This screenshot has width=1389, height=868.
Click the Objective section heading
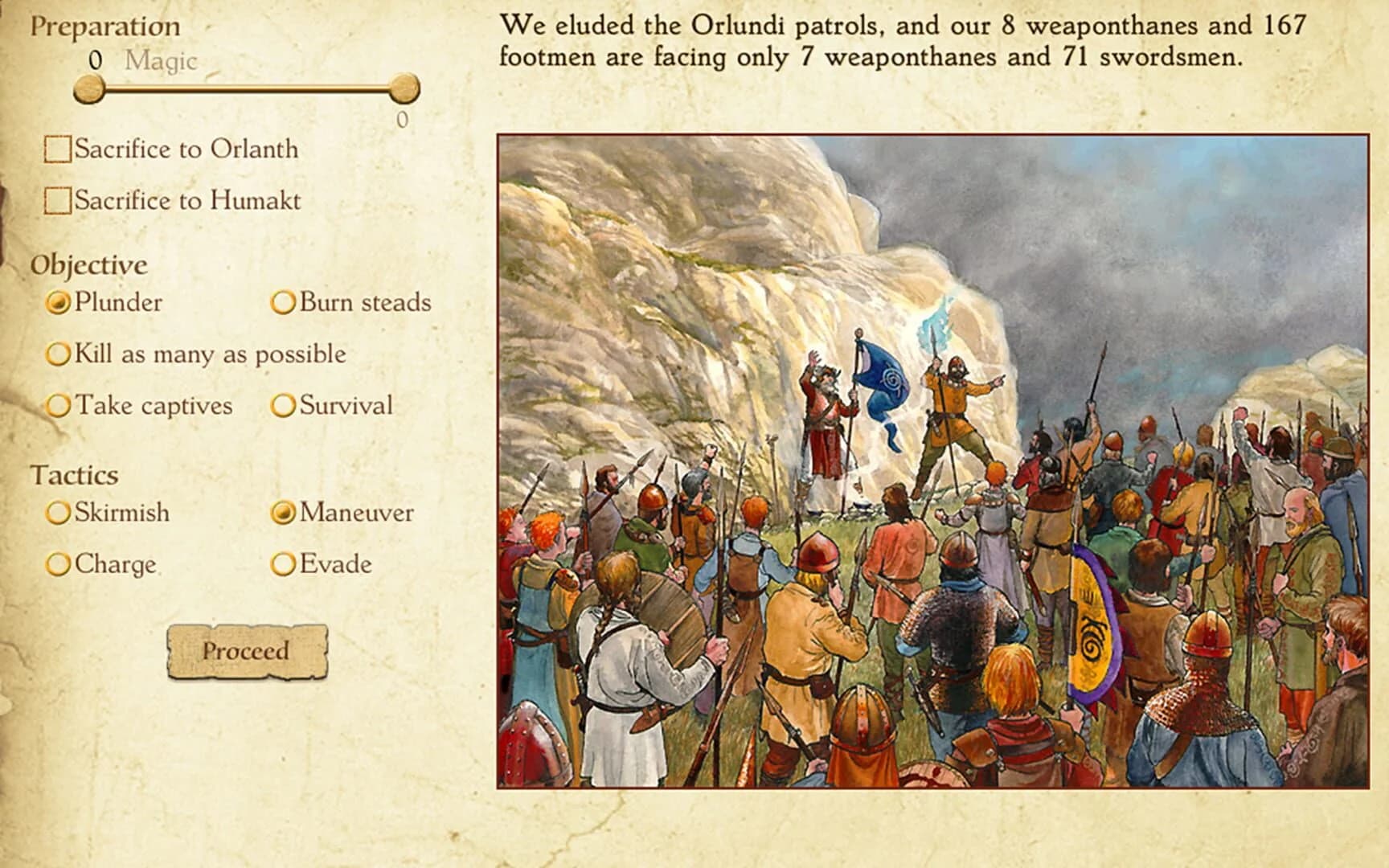click(90, 264)
